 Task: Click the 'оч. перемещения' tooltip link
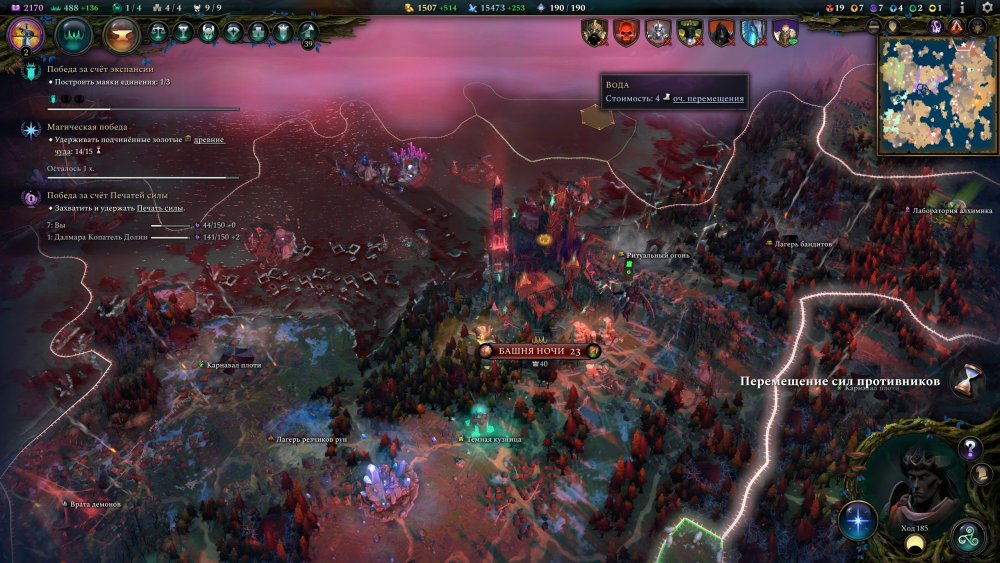click(x=708, y=99)
